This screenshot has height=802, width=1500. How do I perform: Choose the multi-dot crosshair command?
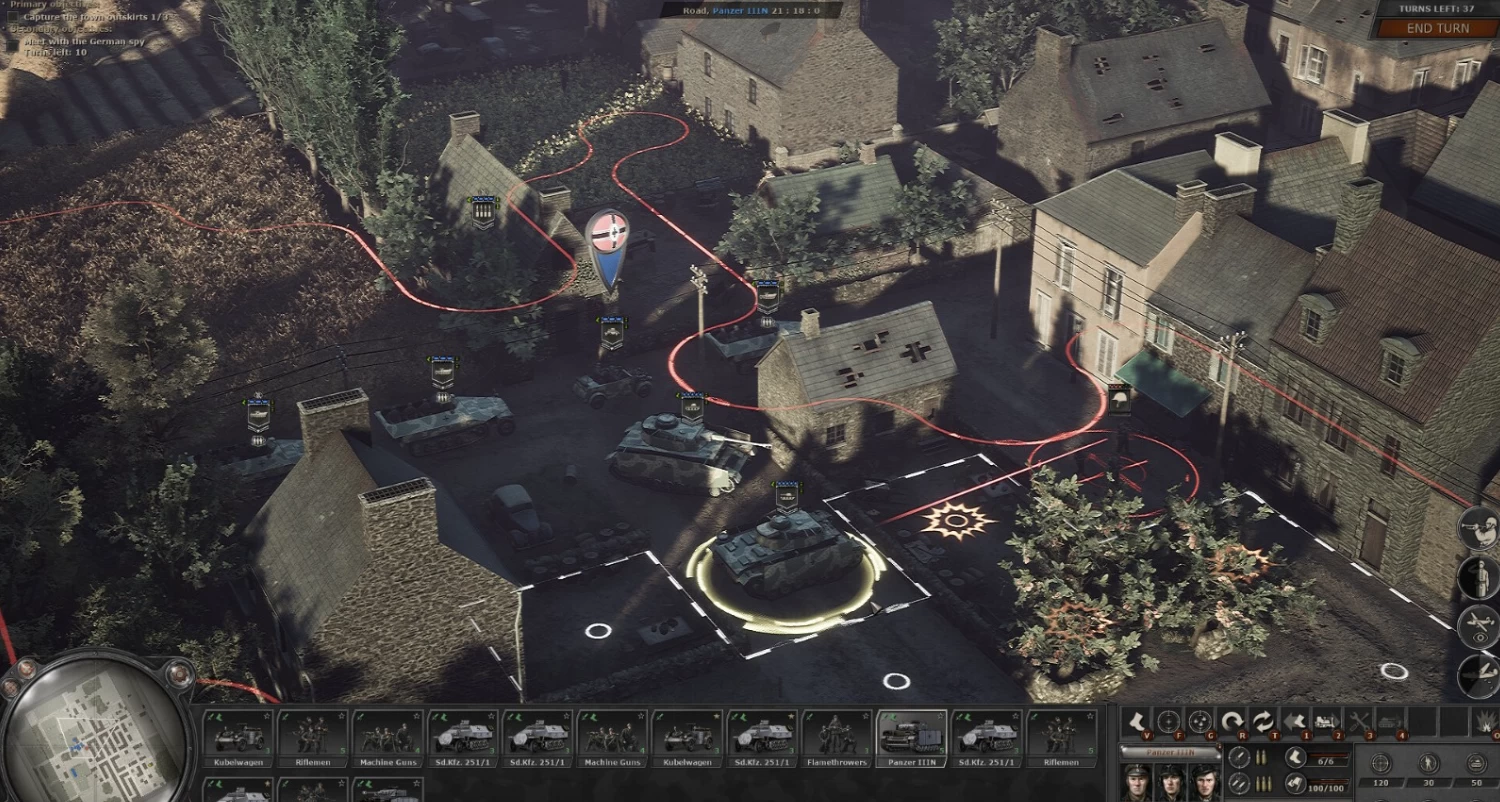click(x=1199, y=720)
